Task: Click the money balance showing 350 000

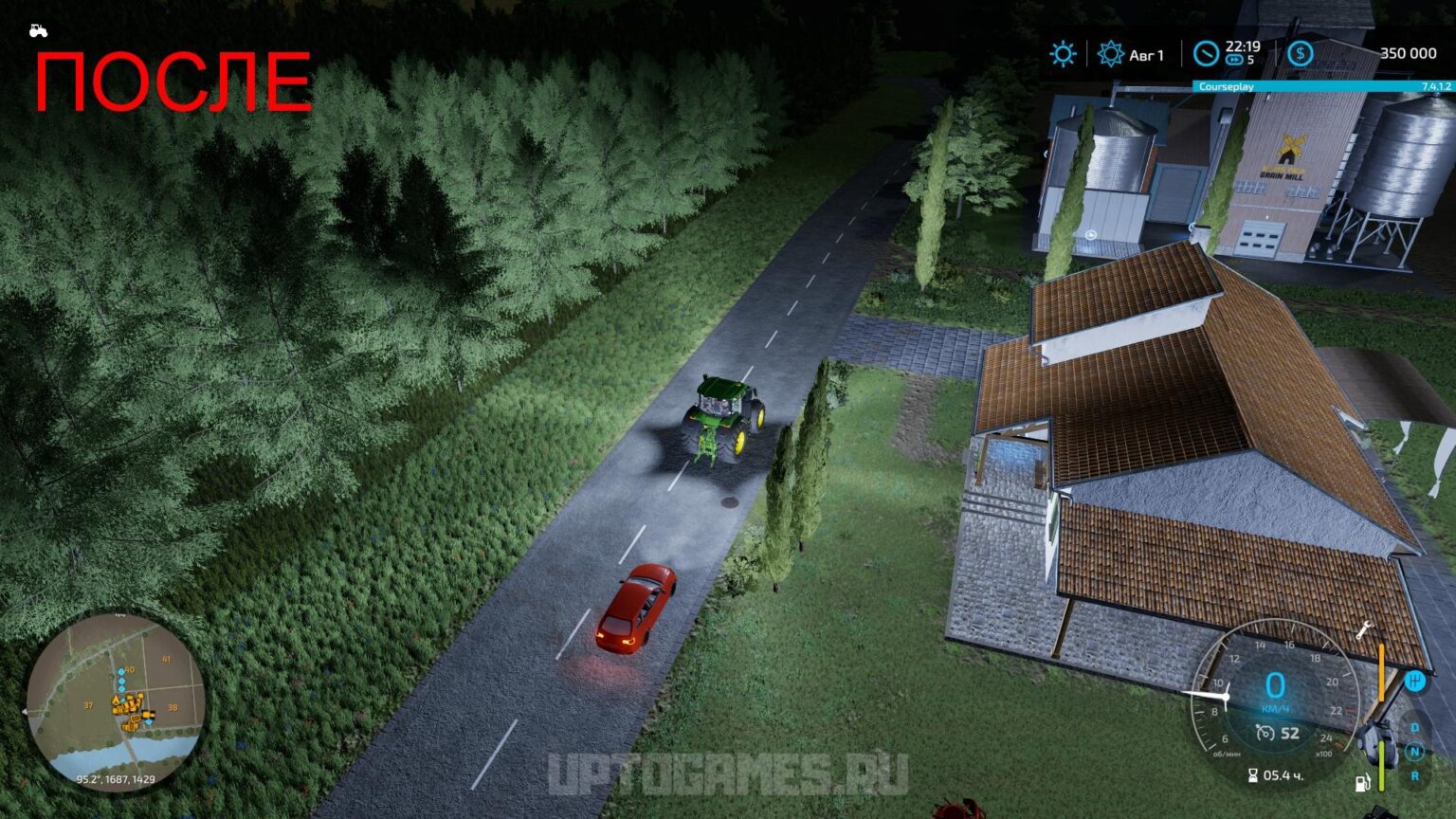Action: tap(1409, 53)
